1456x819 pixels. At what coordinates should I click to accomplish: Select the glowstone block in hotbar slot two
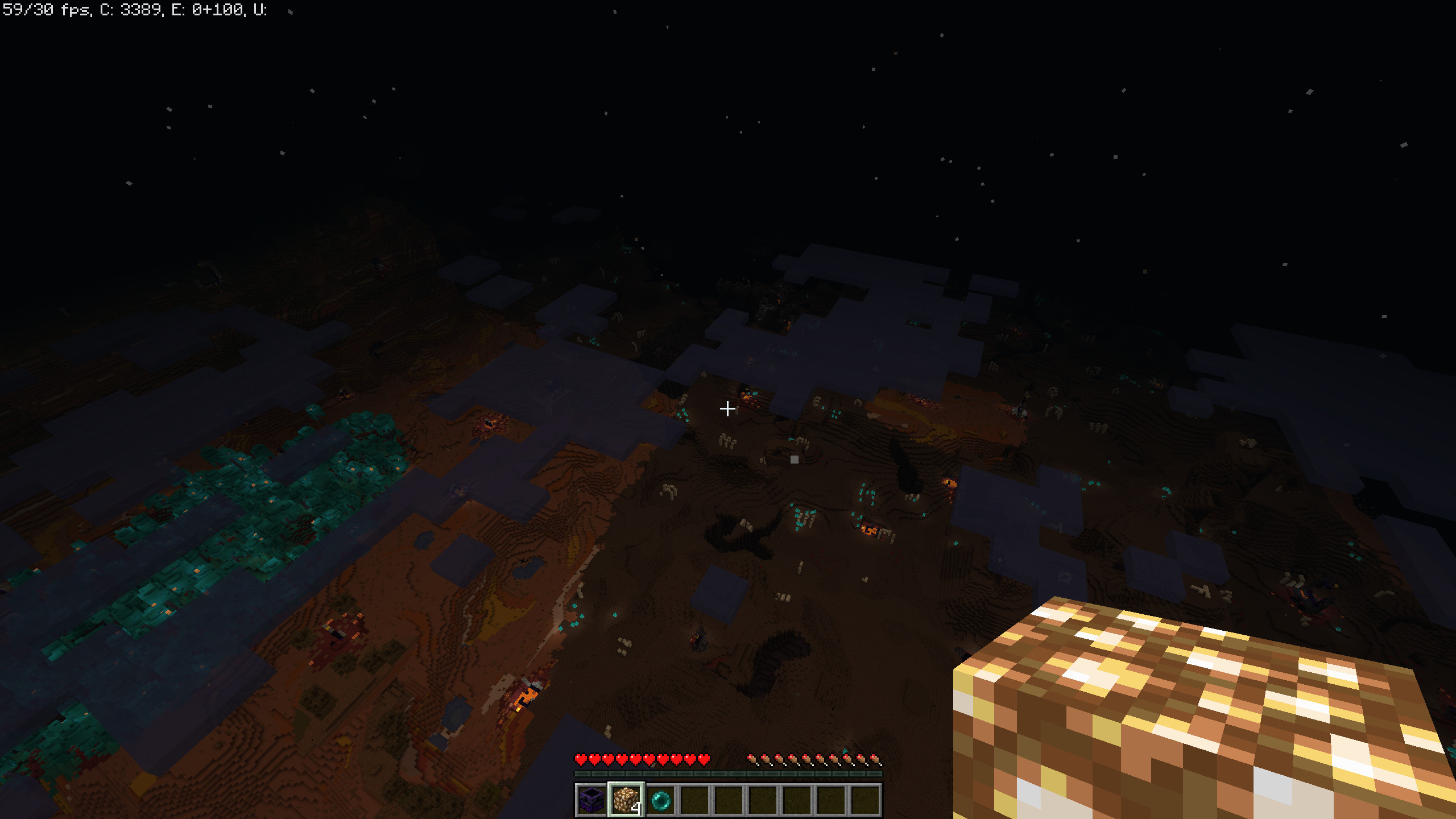626,801
